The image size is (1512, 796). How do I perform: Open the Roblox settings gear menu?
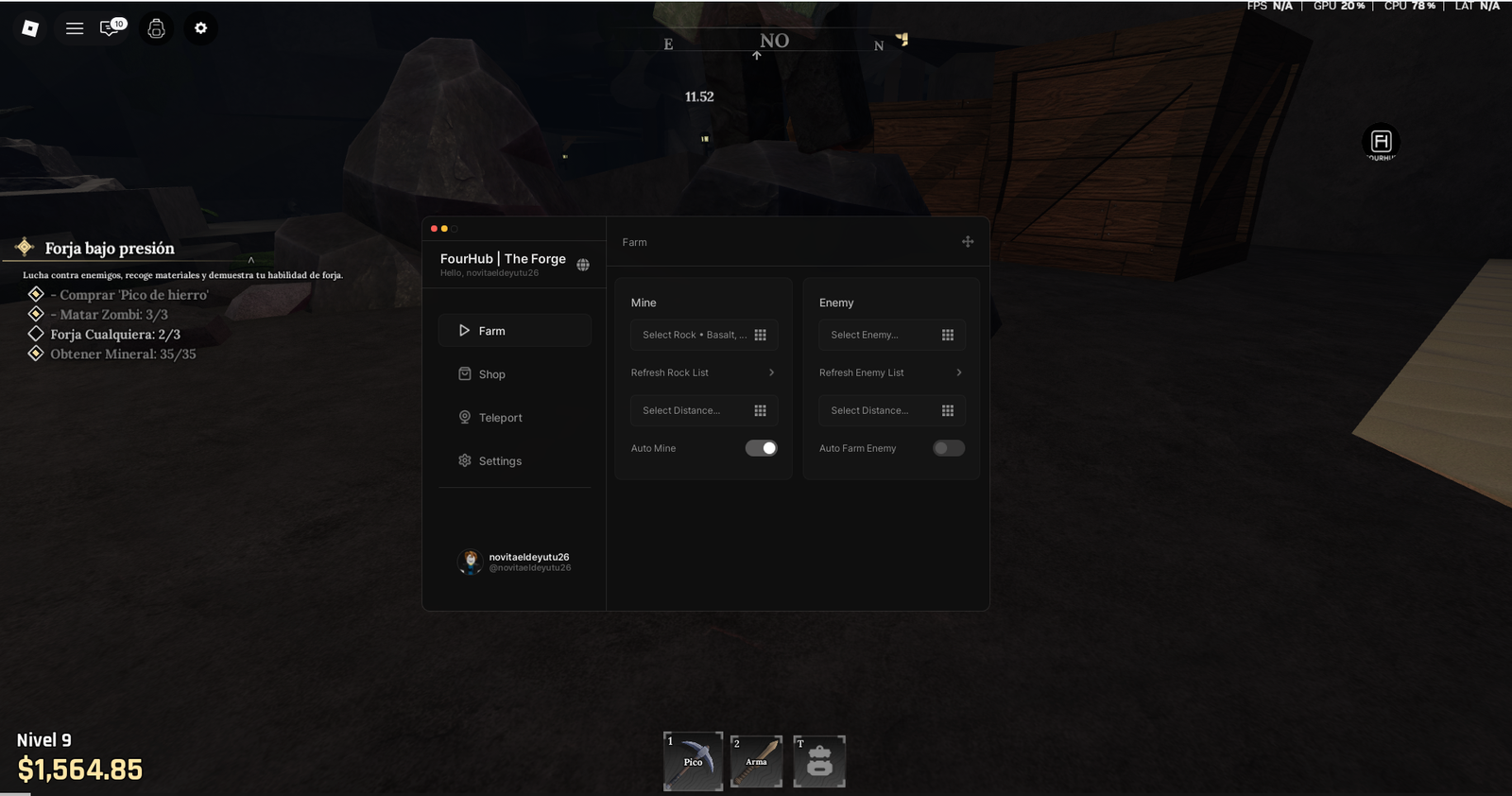coord(199,28)
